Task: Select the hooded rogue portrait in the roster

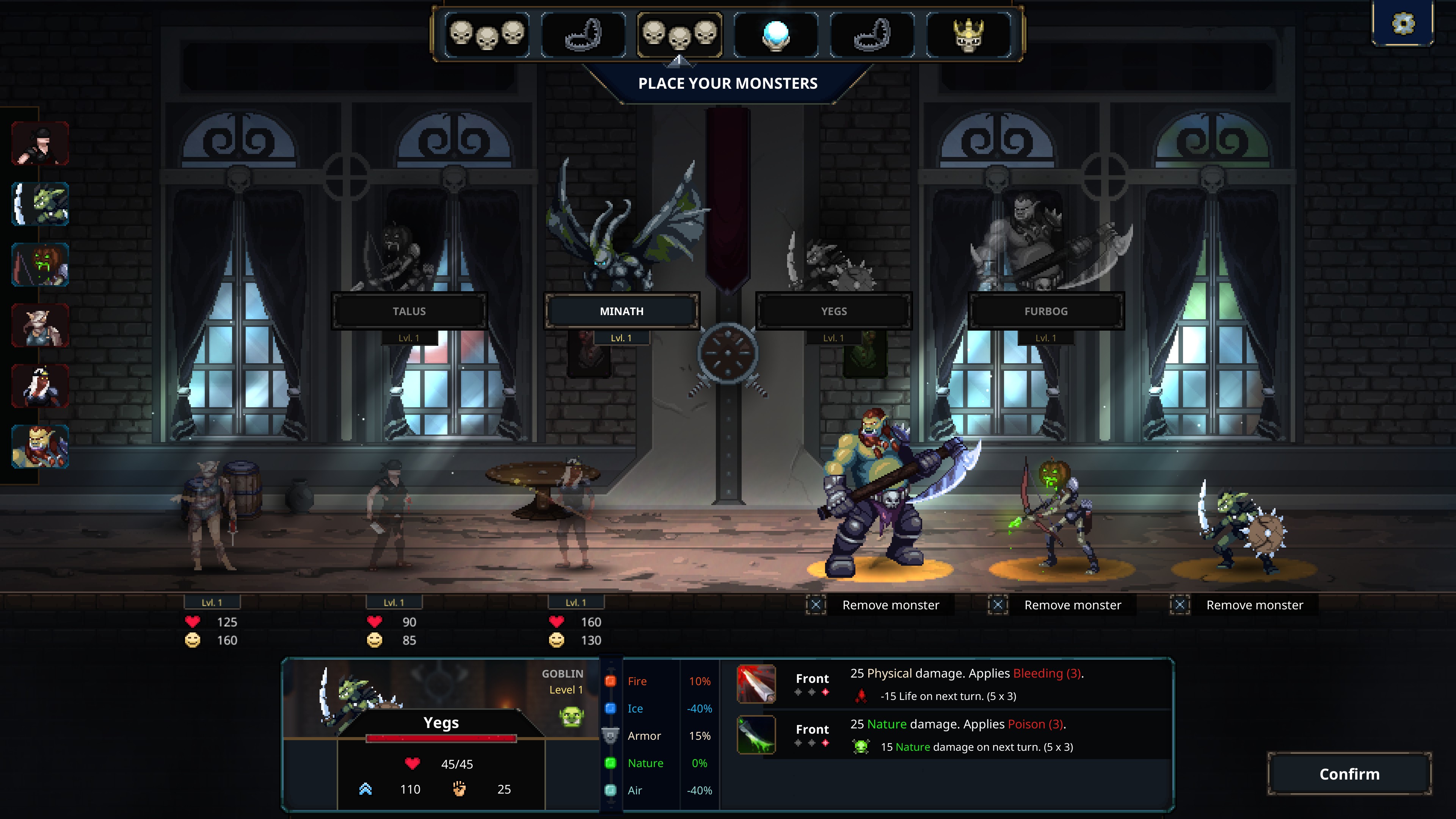Action: (x=40, y=144)
